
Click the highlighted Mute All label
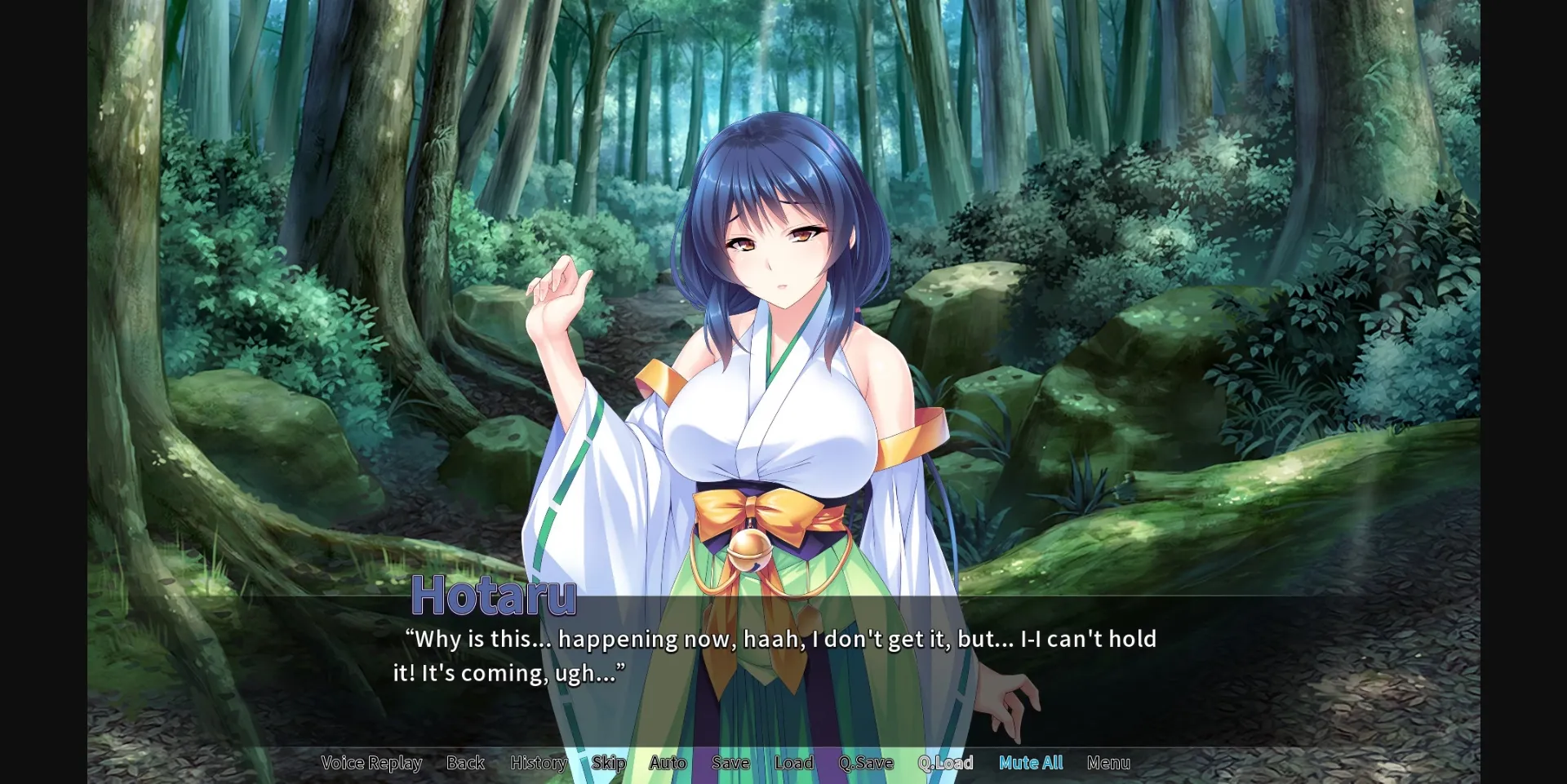(x=1031, y=763)
